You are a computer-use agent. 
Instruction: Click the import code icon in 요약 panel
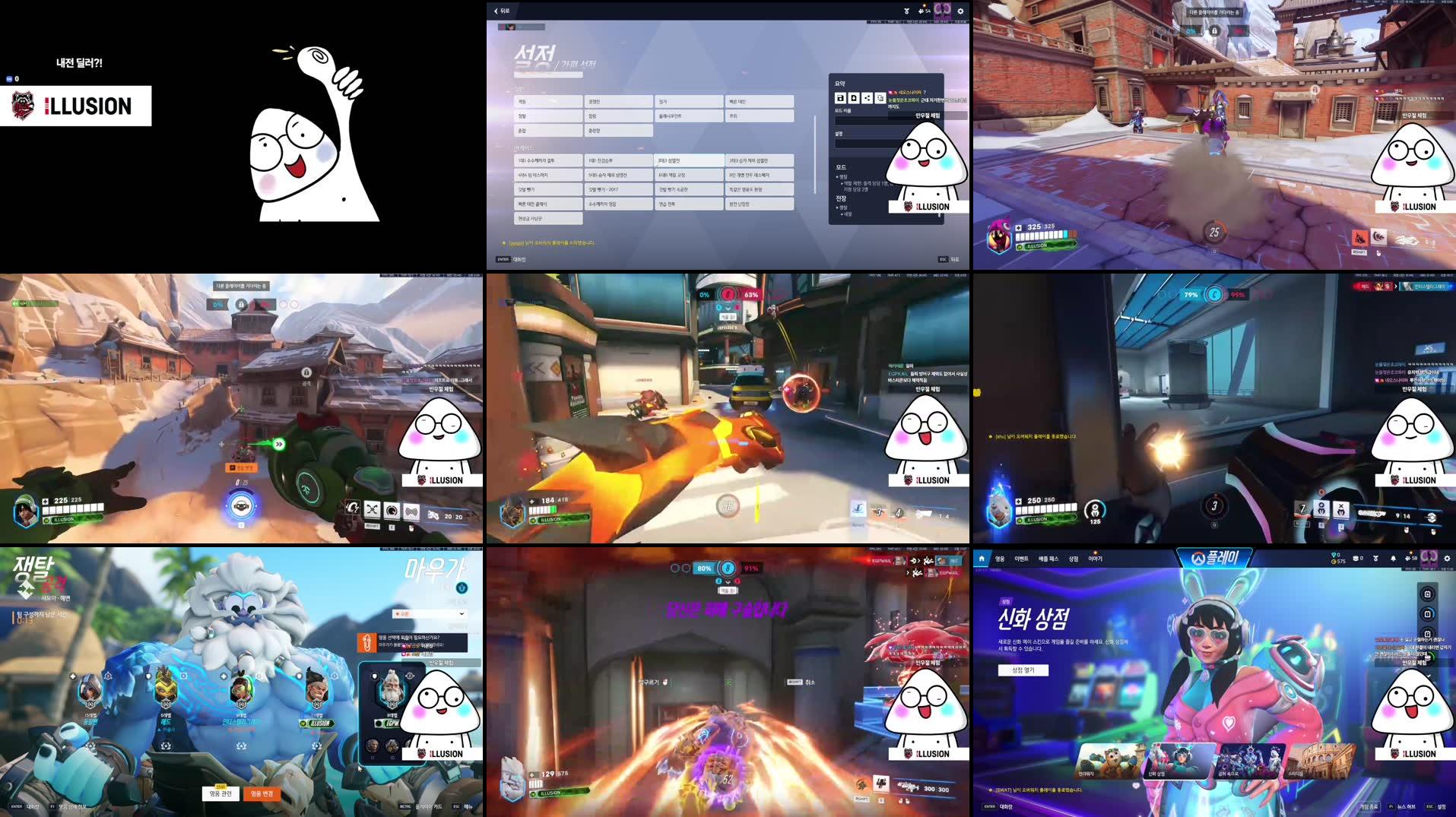pyautogui.click(x=852, y=98)
